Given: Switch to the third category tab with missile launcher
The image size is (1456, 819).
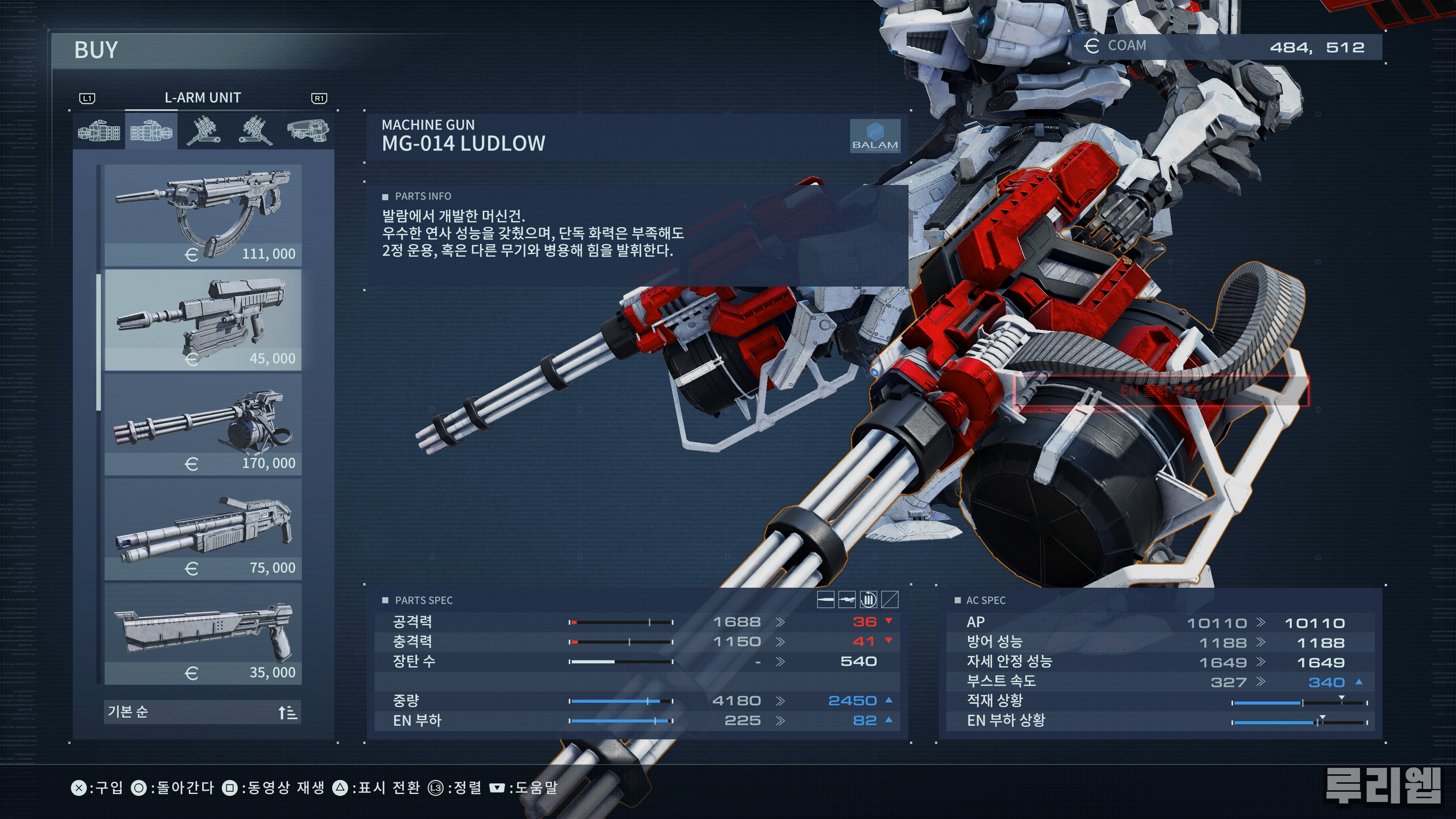Looking at the screenshot, I should 204,131.
